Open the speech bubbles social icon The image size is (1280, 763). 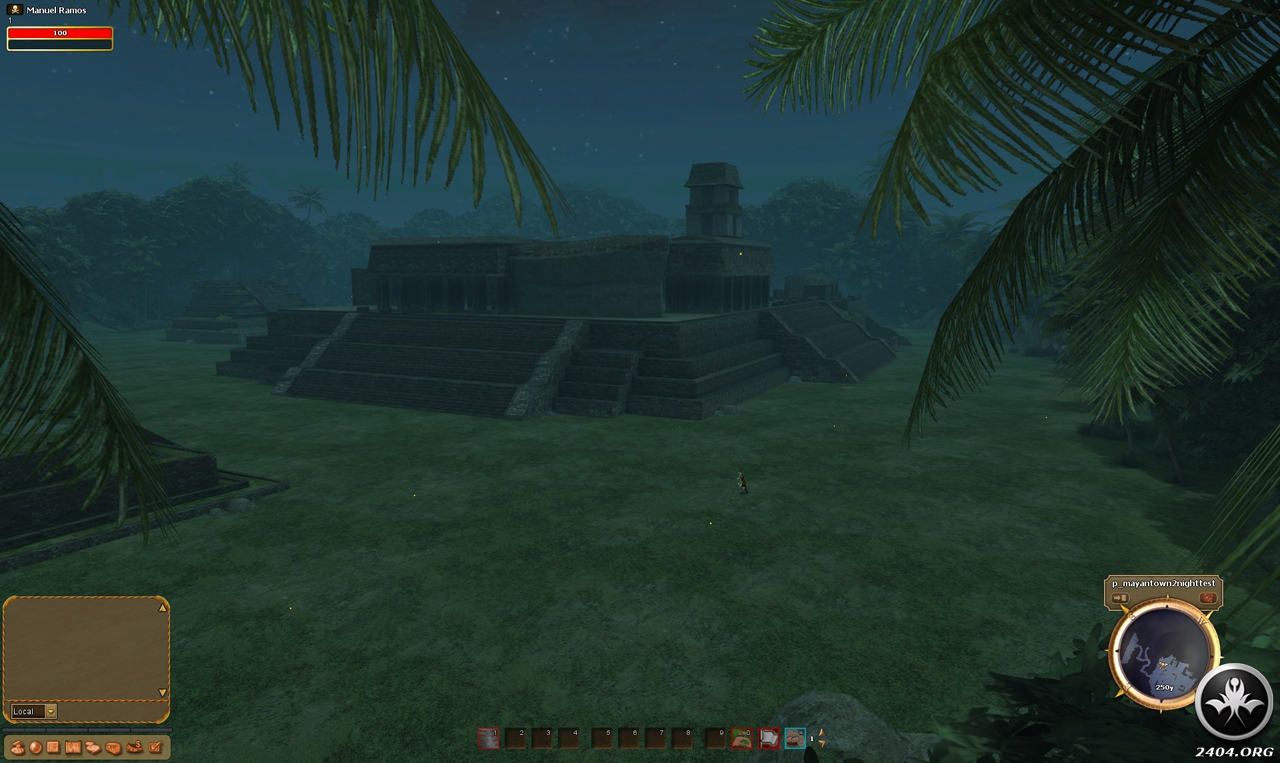coord(93,748)
